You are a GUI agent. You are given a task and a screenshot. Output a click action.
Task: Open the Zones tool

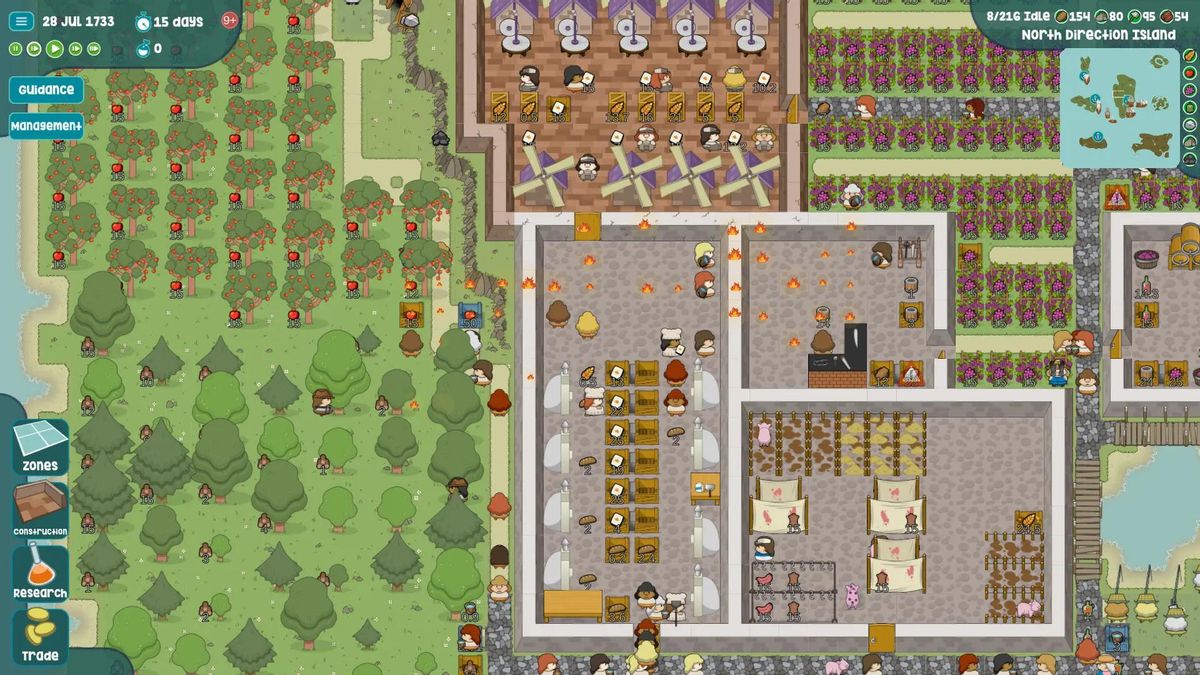[40, 447]
